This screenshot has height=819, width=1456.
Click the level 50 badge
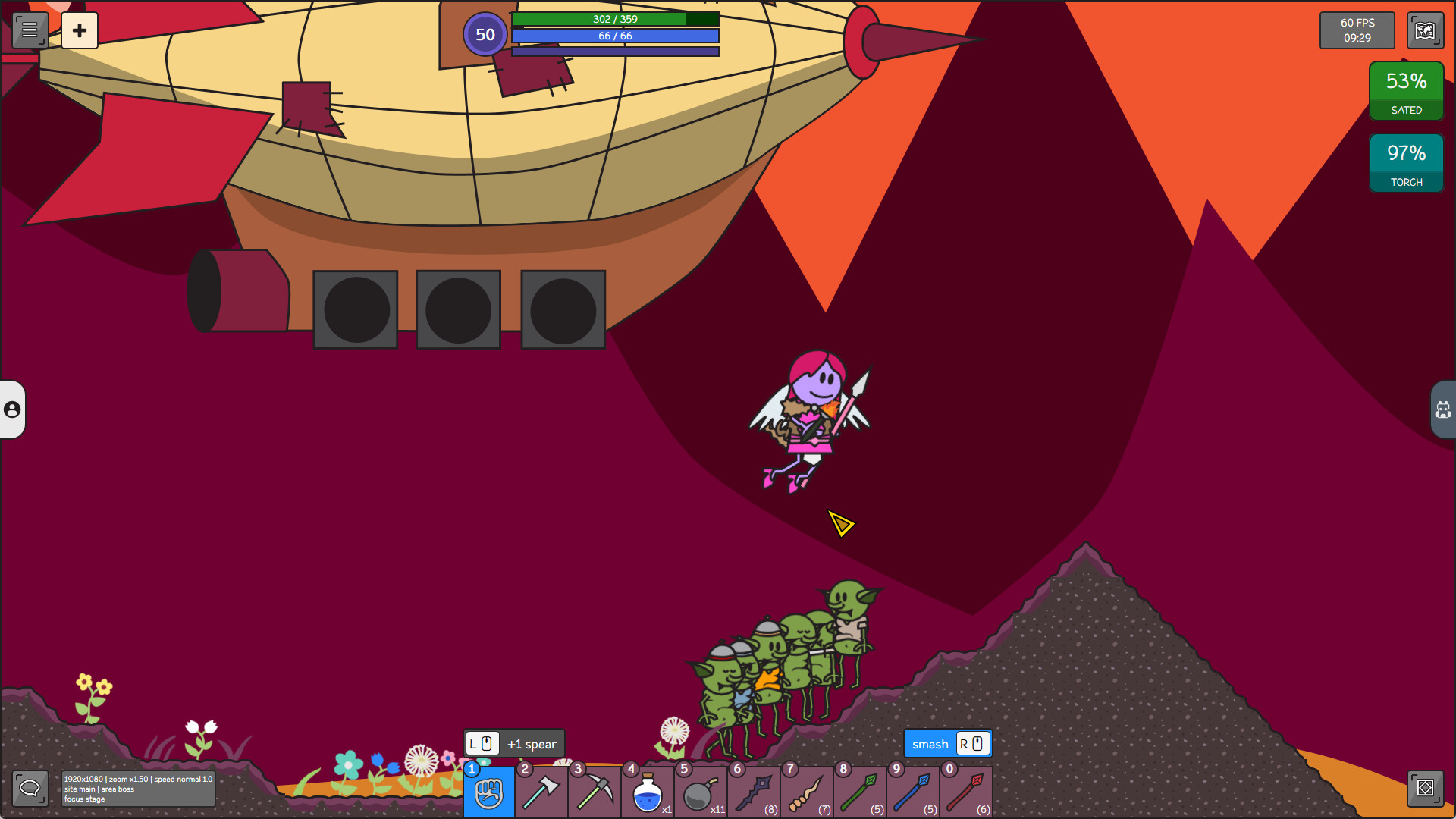(x=485, y=33)
